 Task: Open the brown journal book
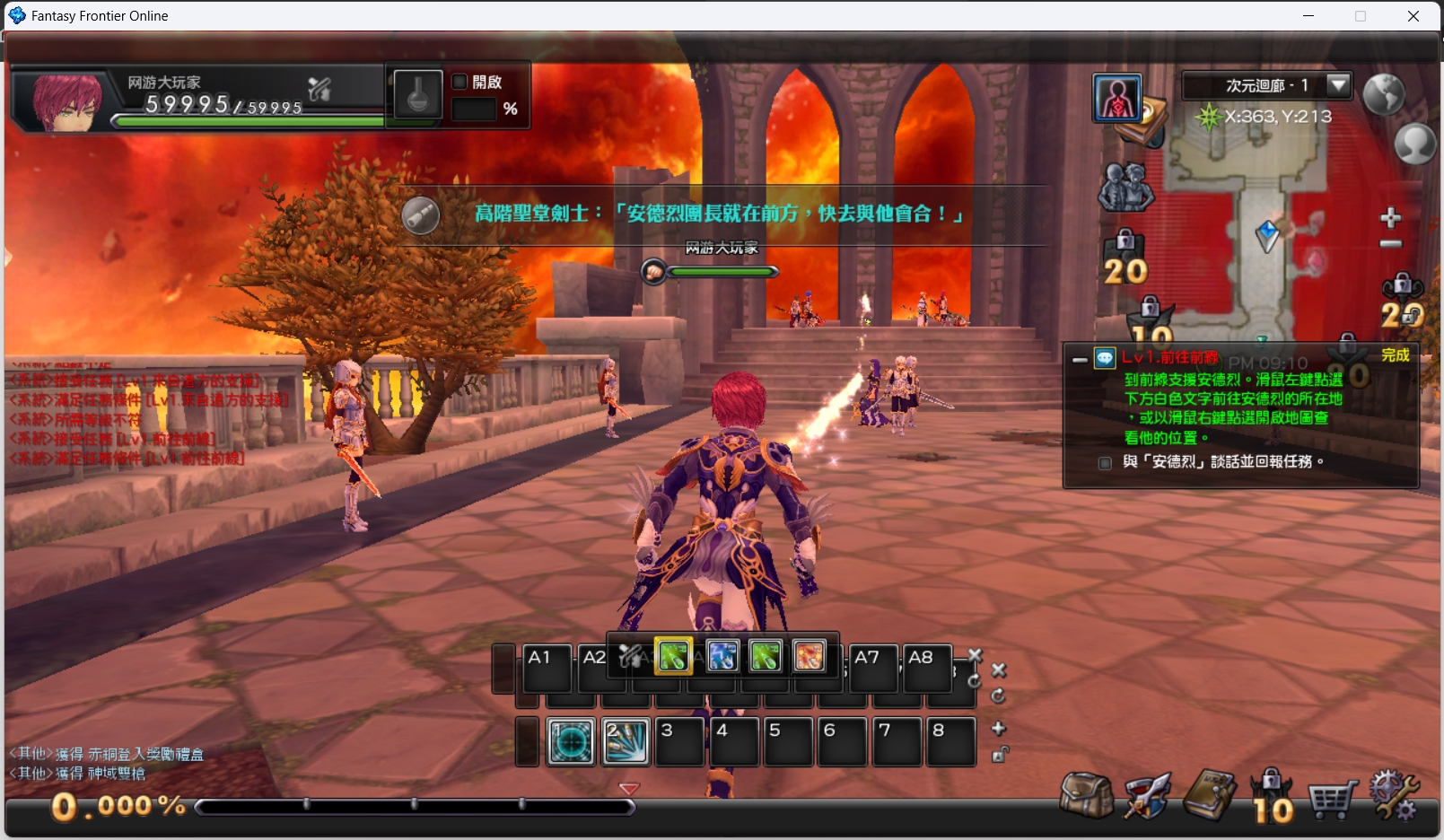[1210, 794]
